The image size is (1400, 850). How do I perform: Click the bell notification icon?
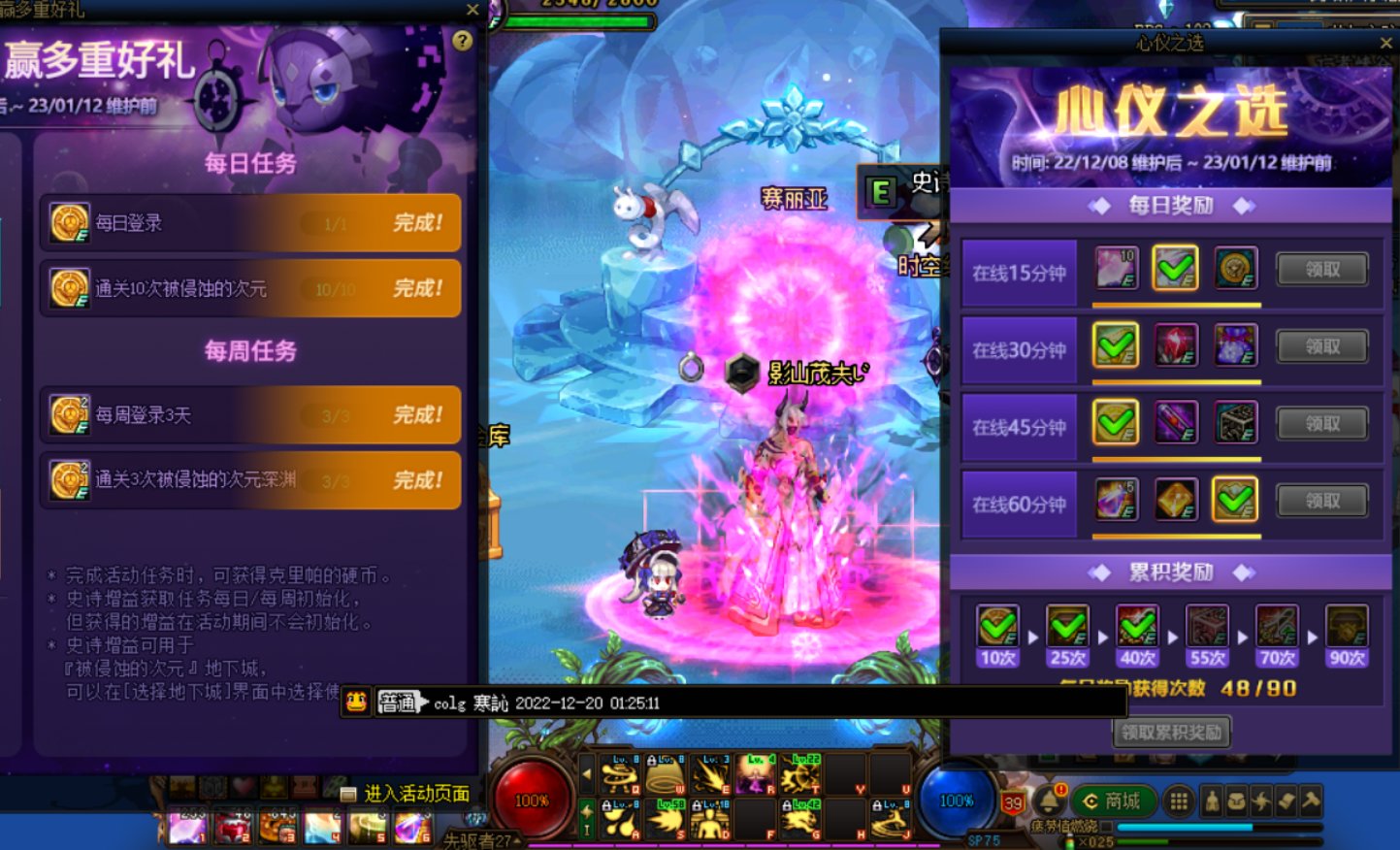click(x=1048, y=801)
